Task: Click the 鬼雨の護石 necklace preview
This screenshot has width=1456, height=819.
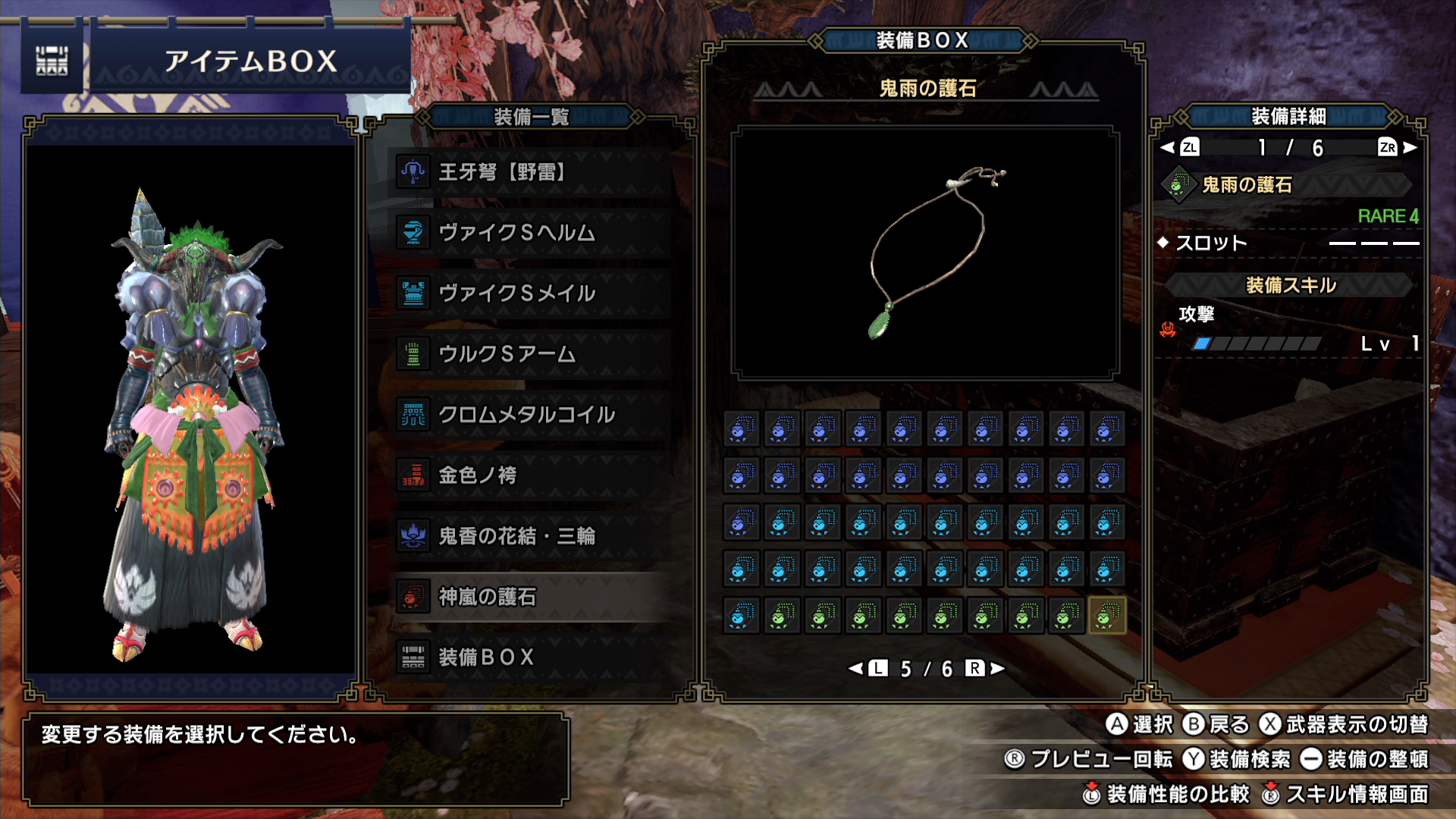Action: point(925,253)
